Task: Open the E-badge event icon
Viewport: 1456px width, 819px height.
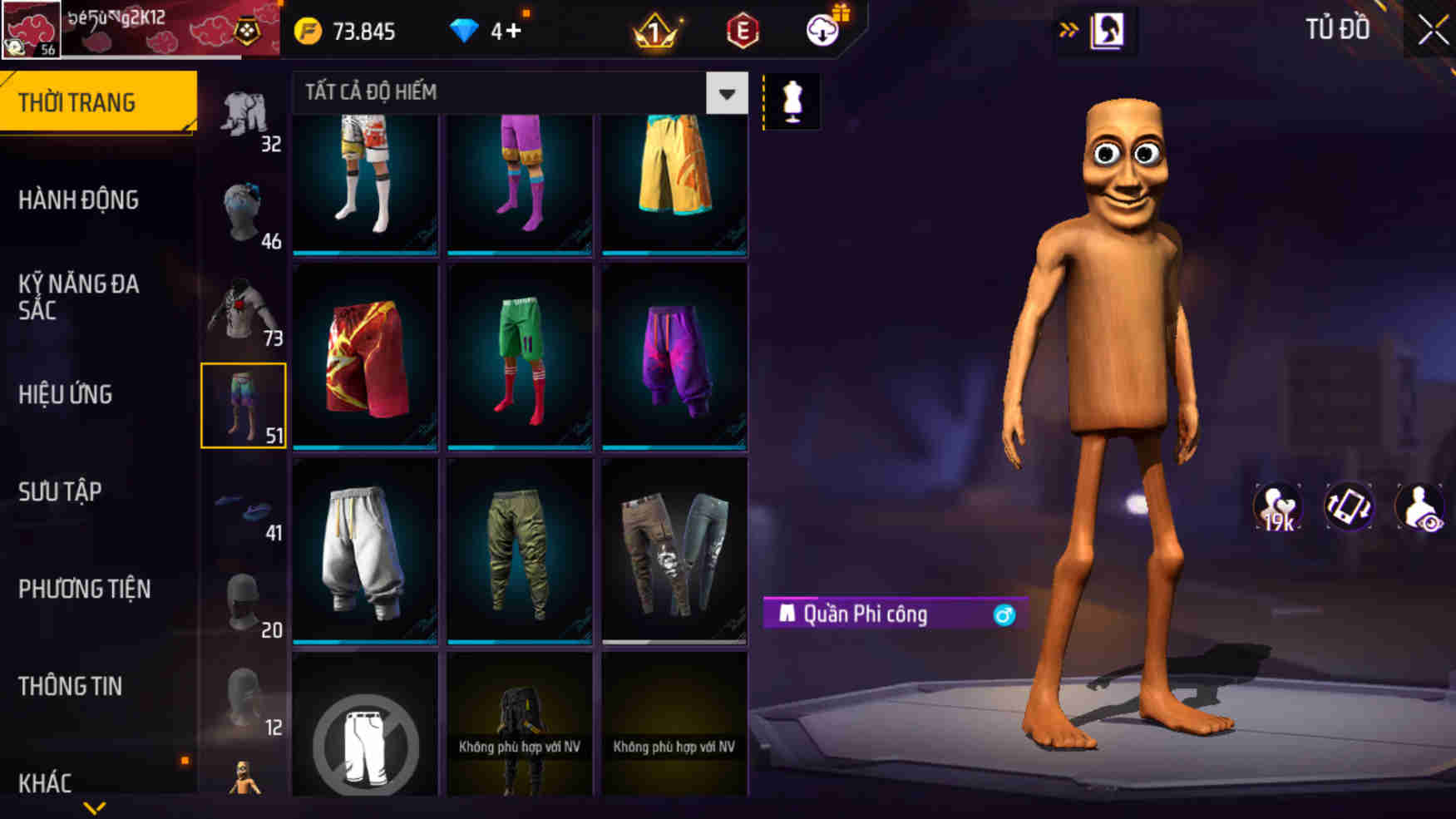Action: (743, 32)
